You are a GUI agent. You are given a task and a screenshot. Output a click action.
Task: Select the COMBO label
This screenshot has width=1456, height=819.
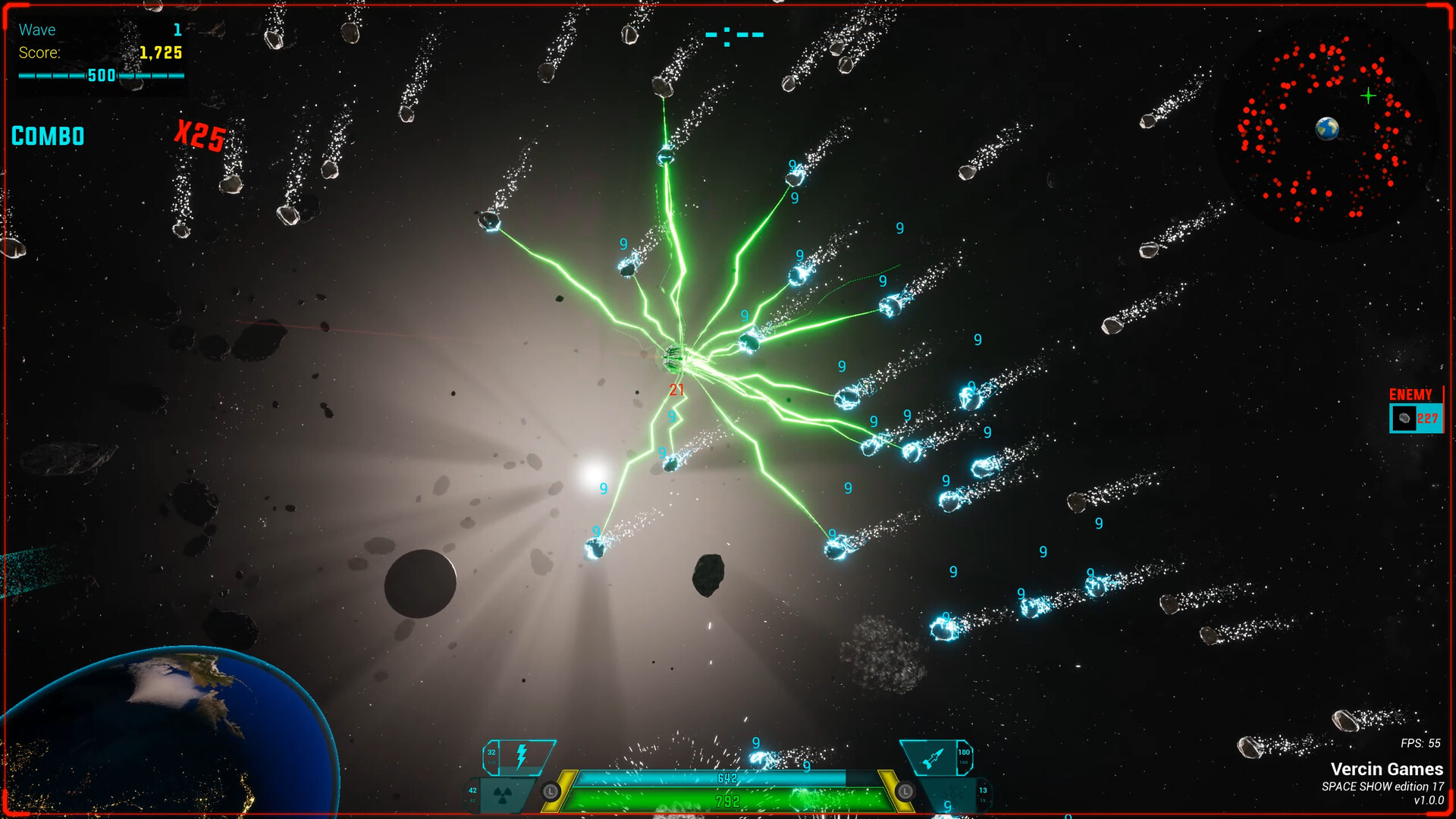tap(48, 136)
